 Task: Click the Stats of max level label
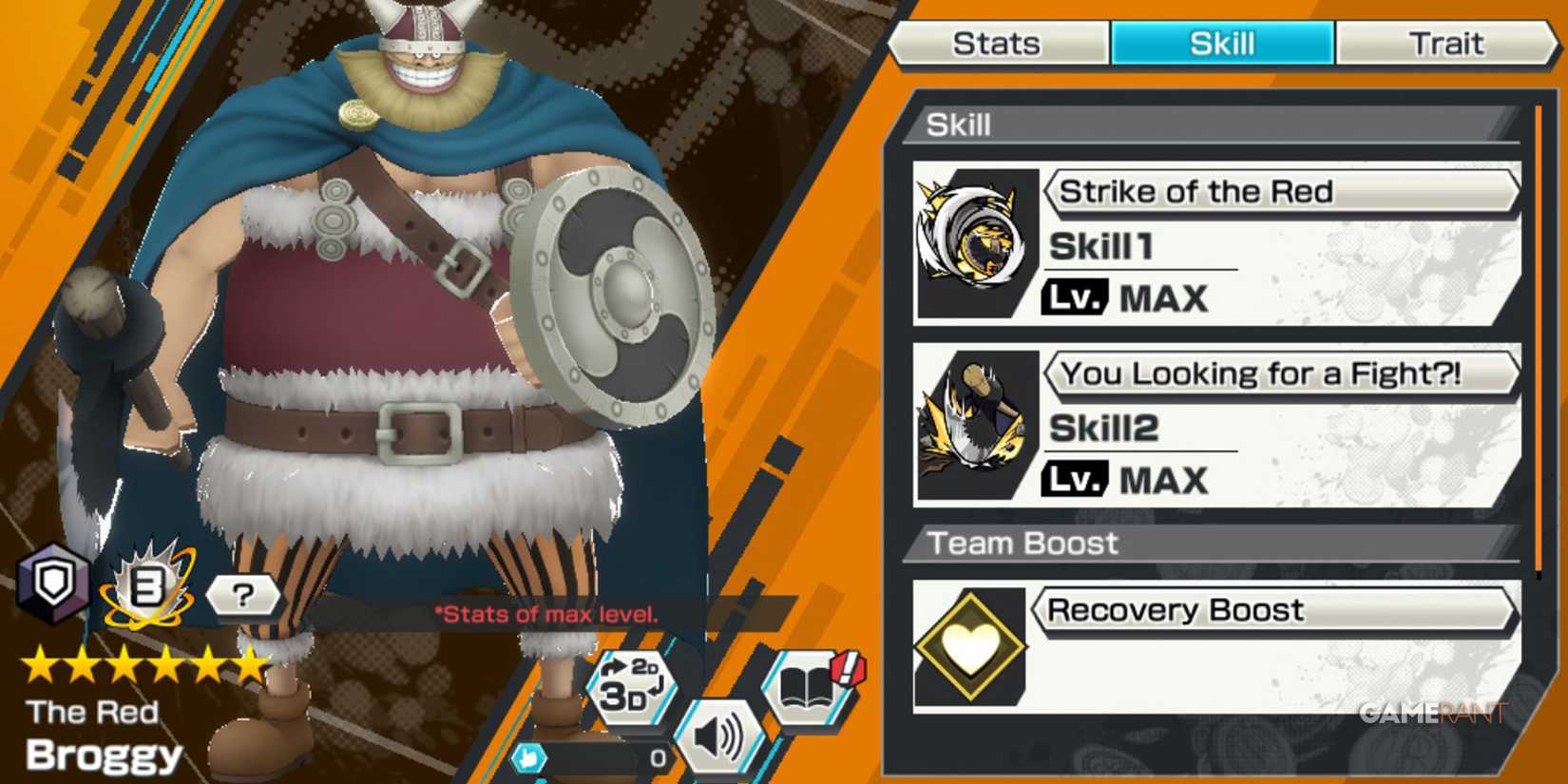pyautogui.click(x=546, y=615)
